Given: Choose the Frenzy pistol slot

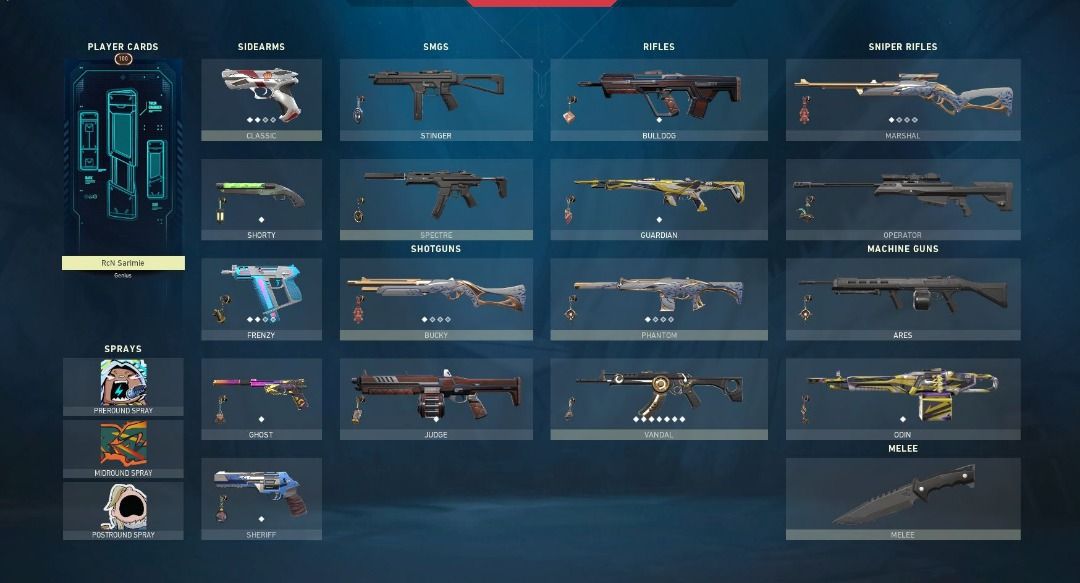Looking at the screenshot, I should 261,298.
